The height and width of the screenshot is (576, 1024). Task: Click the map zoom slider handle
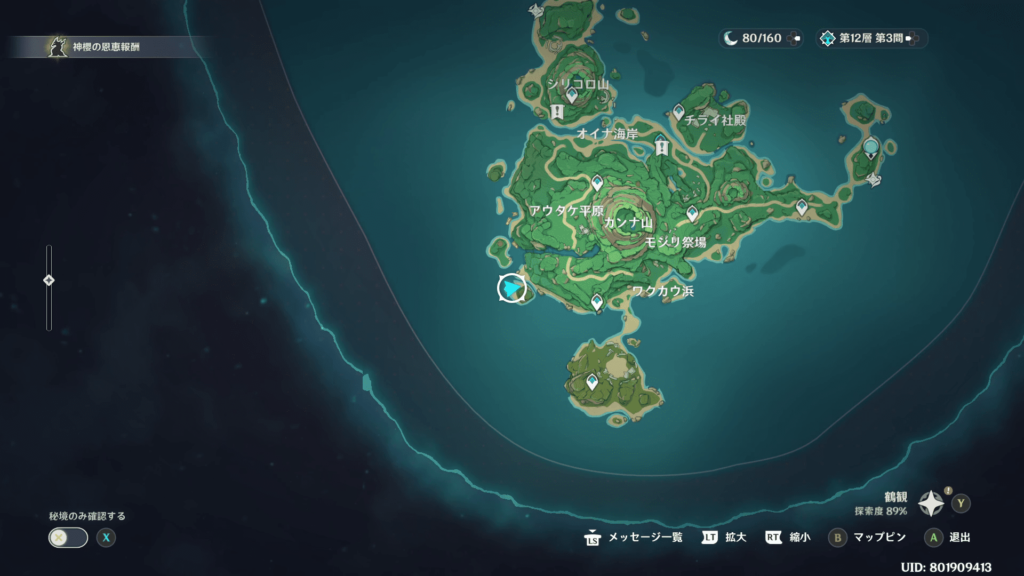coord(48,280)
